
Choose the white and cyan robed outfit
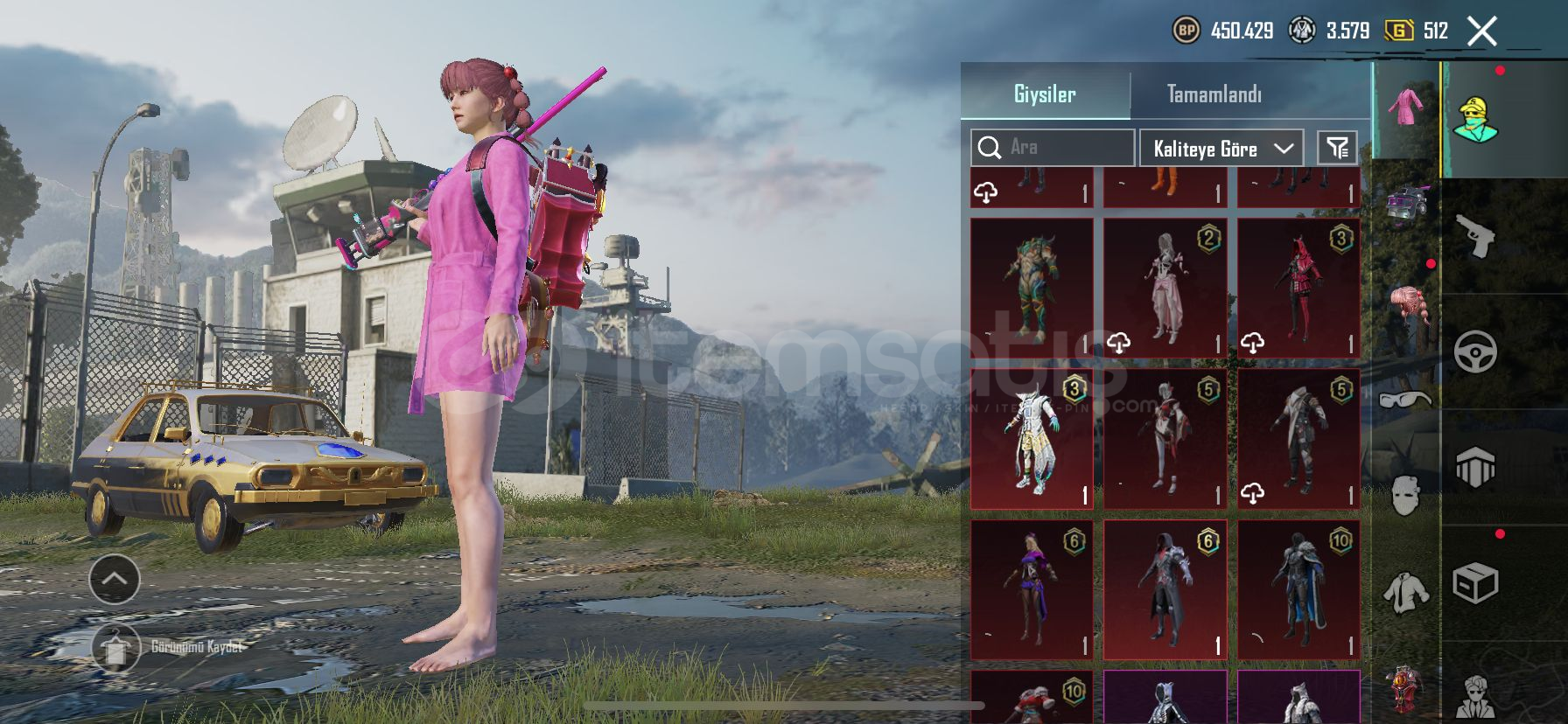click(1032, 438)
